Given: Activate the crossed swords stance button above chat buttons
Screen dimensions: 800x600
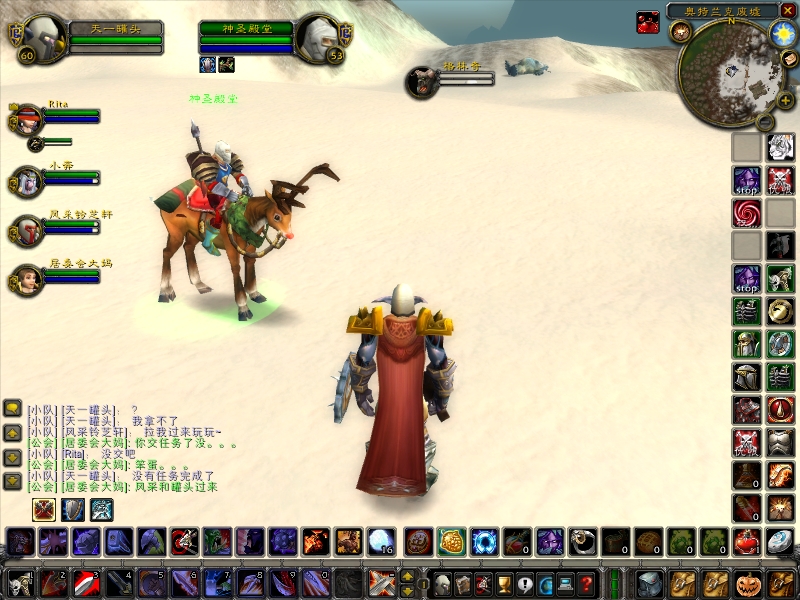Looking at the screenshot, I should (44, 509).
